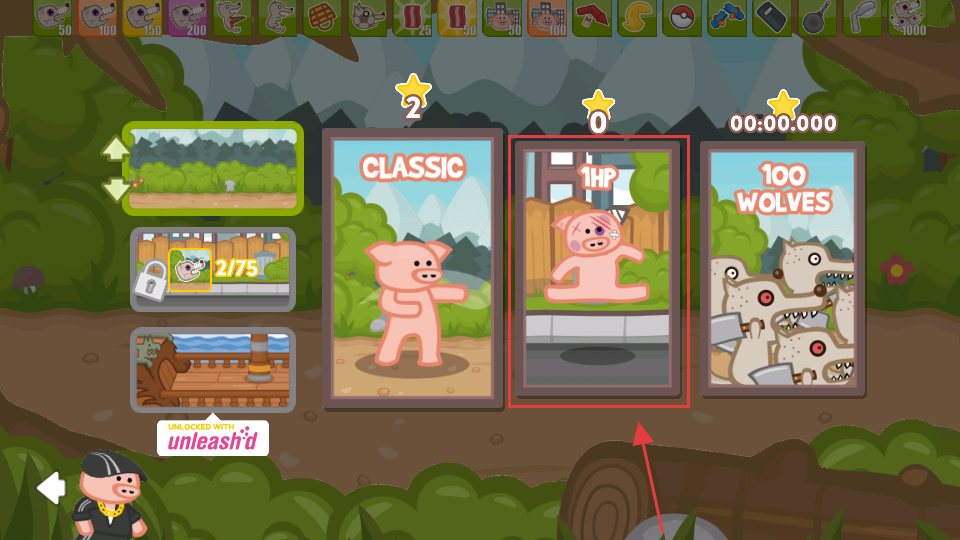The width and height of the screenshot is (960, 540).
Task: Click the Pokéball icon in the top bar
Action: (682, 18)
